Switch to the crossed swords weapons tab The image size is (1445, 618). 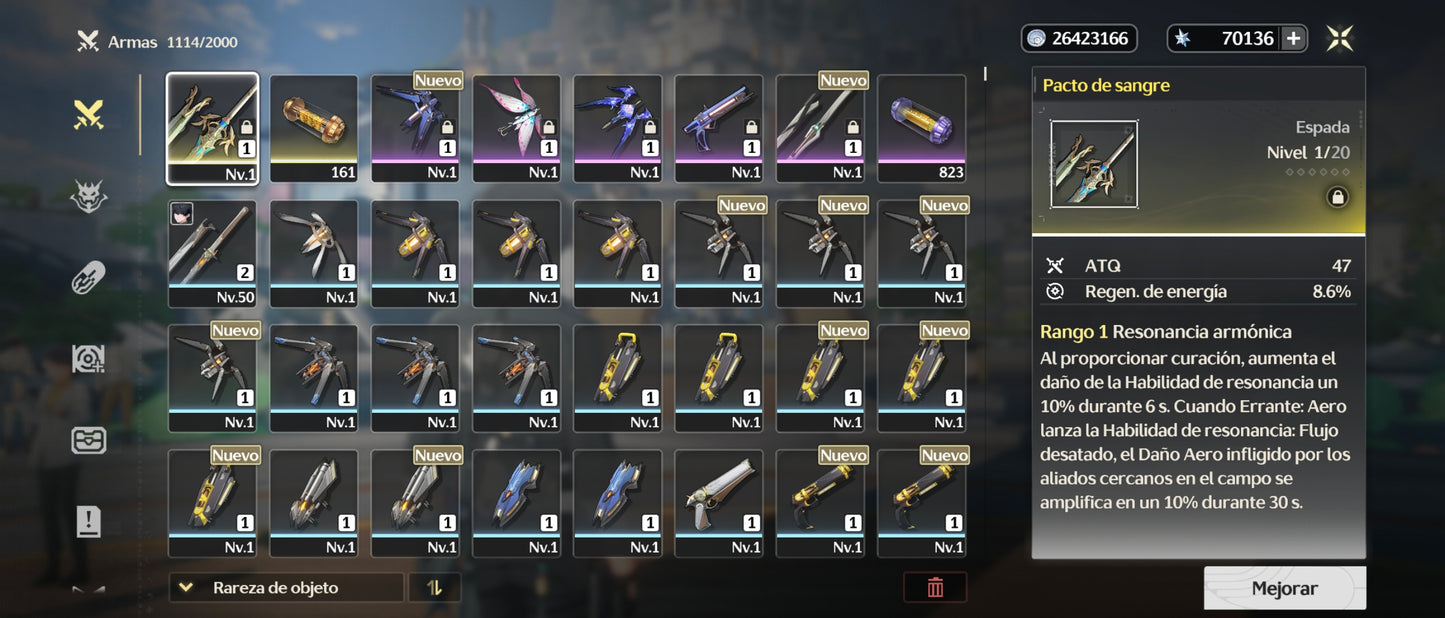pyautogui.click(x=88, y=115)
